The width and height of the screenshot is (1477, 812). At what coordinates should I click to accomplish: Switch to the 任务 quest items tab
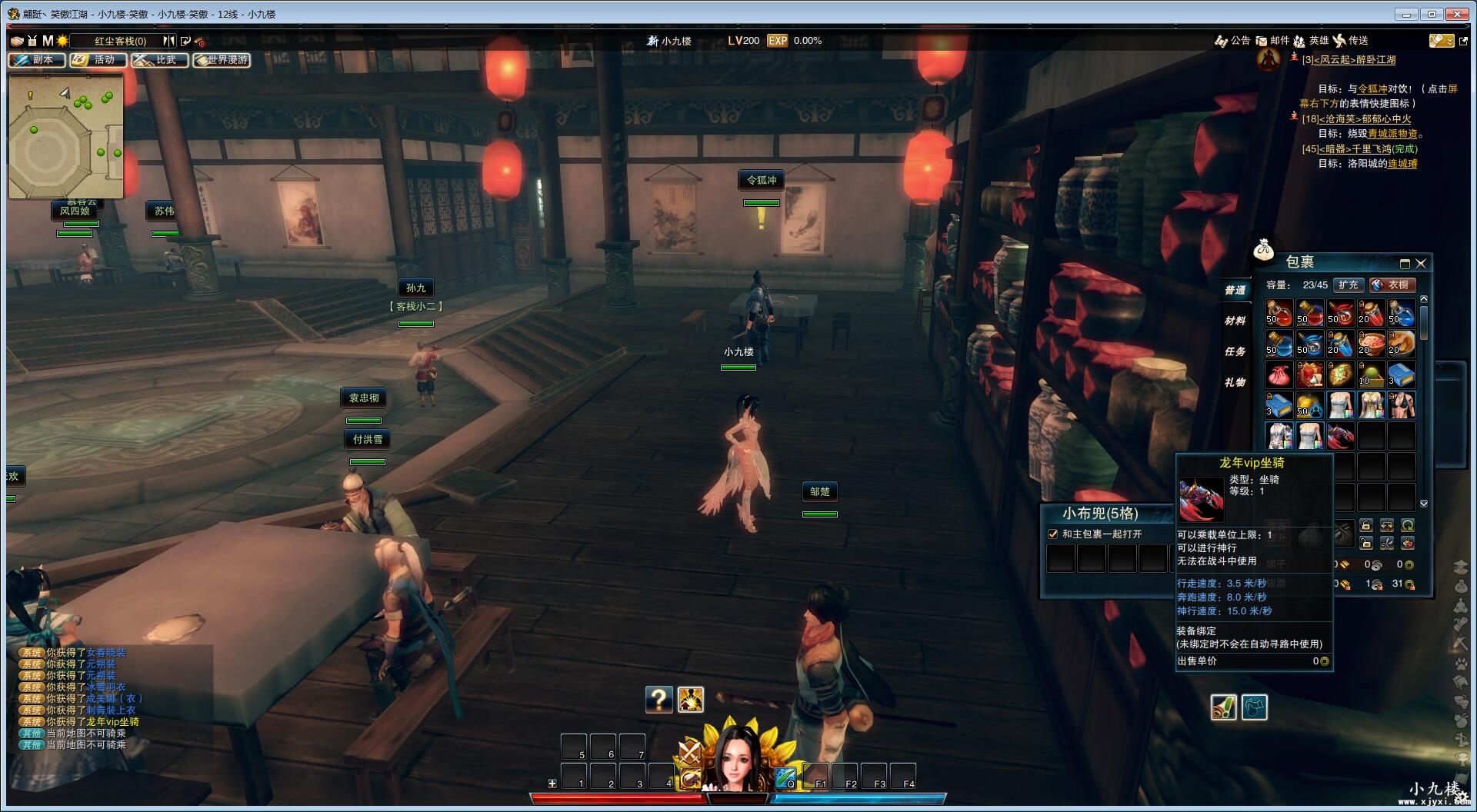(1235, 351)
